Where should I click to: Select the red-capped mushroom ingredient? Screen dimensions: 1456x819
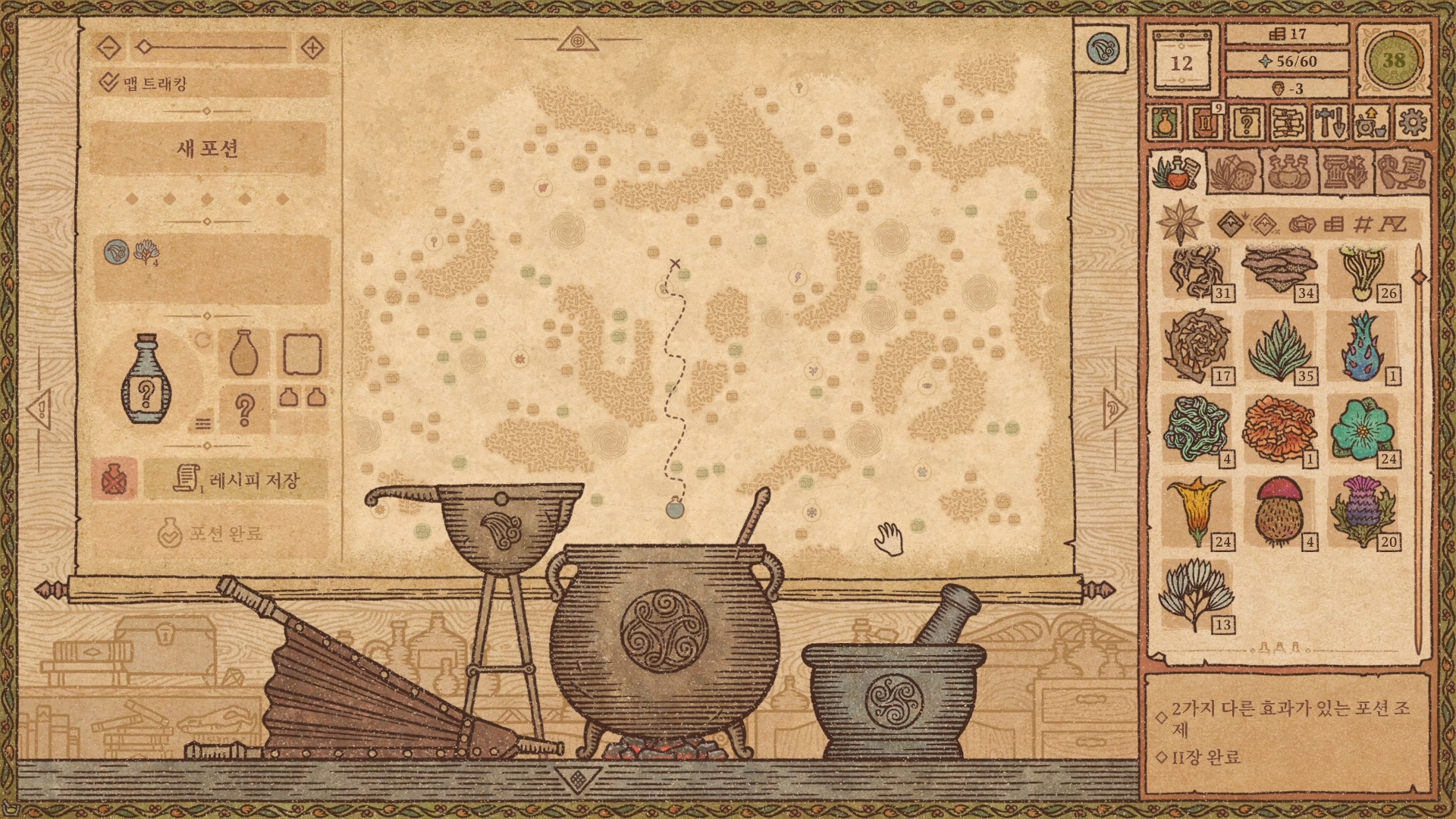[x=1279, y=511]
